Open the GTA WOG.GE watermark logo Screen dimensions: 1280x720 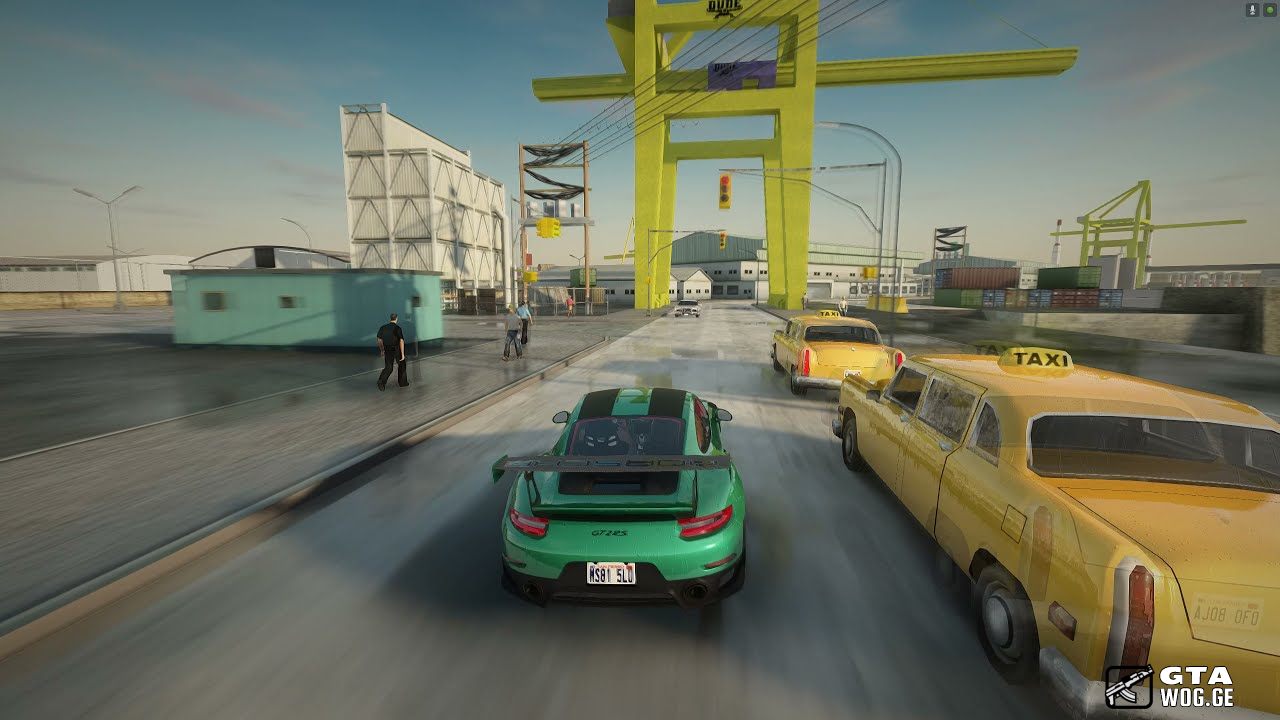pos(1168,687)
